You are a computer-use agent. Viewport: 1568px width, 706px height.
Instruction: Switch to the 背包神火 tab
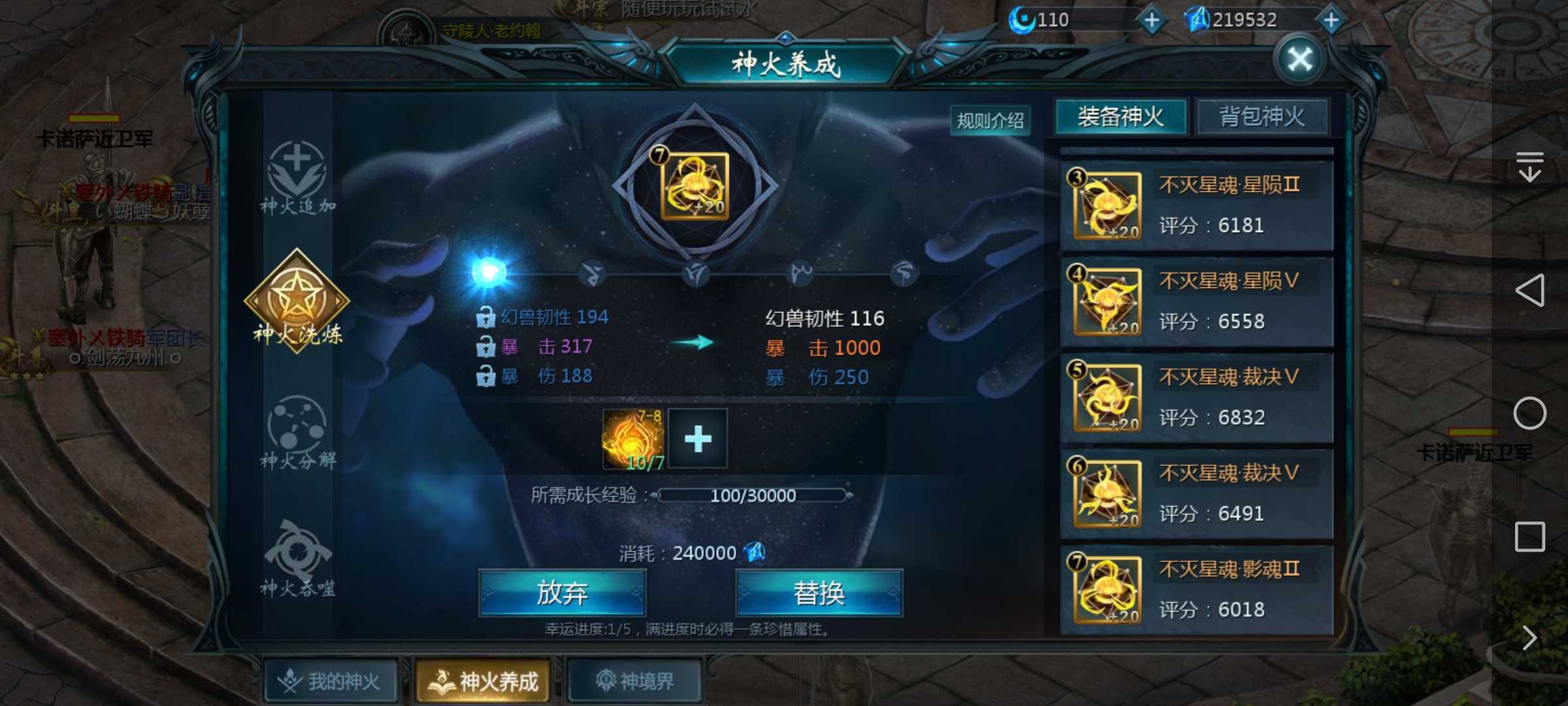click(x=1262, y=116)
